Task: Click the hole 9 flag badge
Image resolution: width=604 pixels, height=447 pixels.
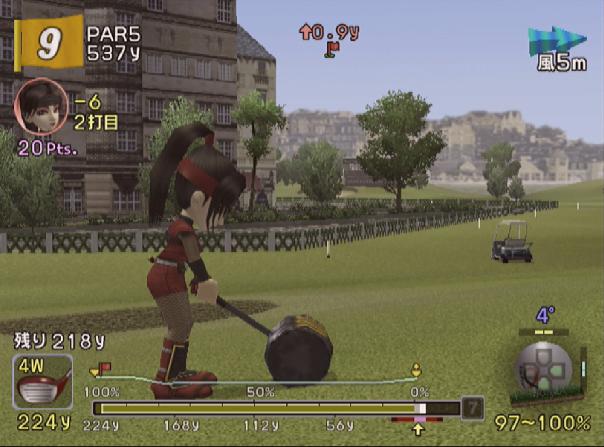Action: [x=46, y=42]
